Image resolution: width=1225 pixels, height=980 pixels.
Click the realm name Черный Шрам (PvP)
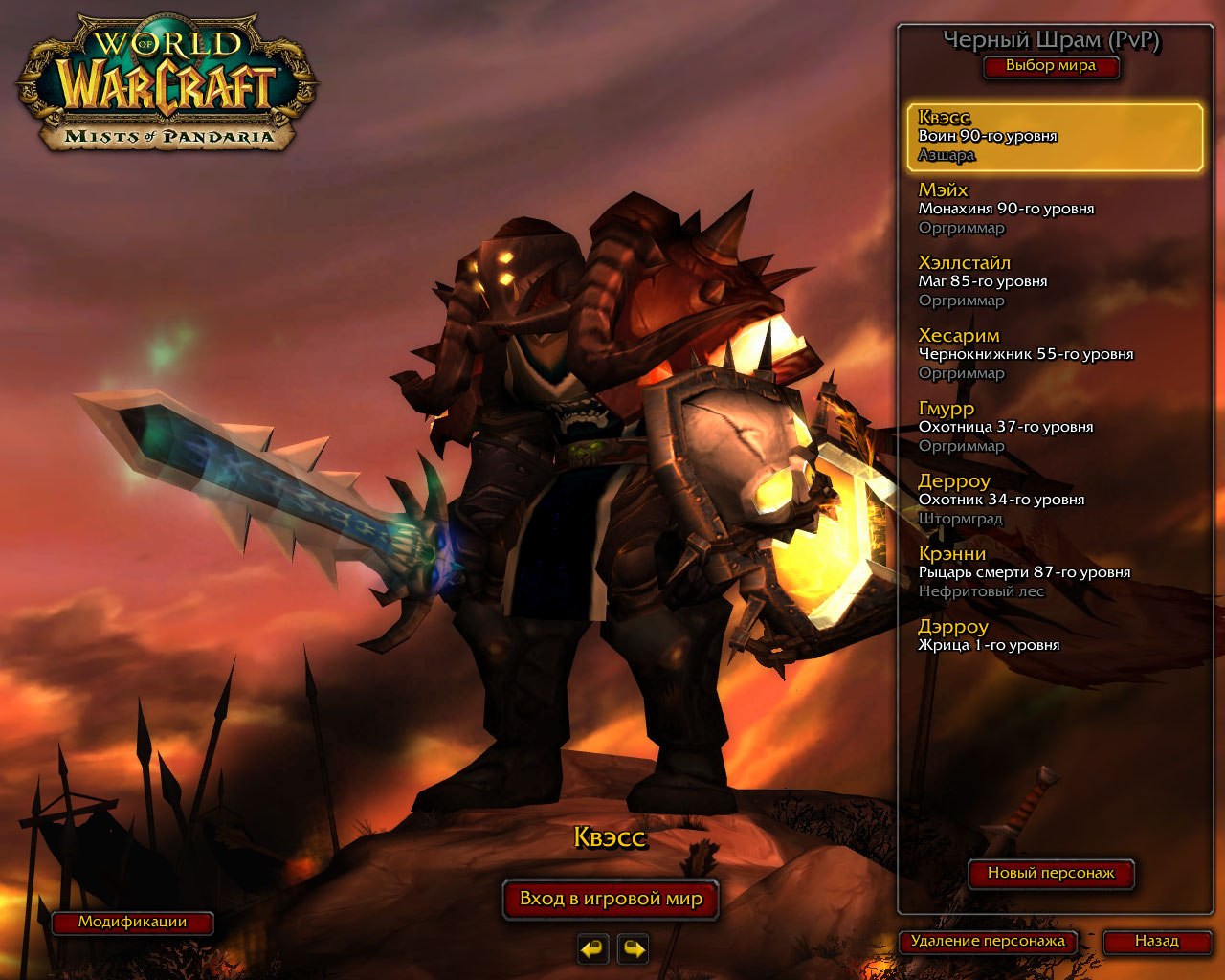coord(1051,40)
